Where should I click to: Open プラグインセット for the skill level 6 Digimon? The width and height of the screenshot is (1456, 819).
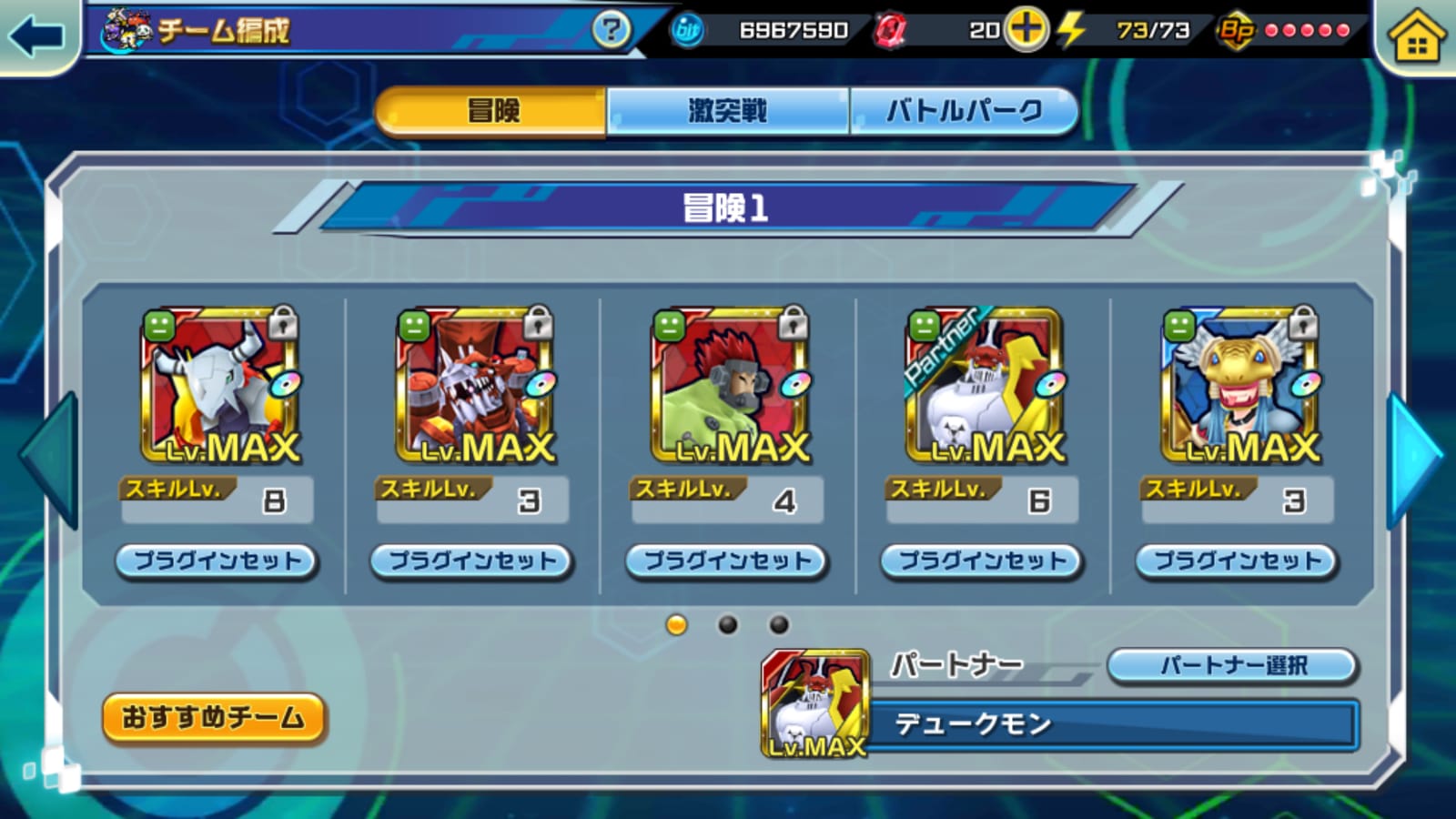tap(981, 561)
